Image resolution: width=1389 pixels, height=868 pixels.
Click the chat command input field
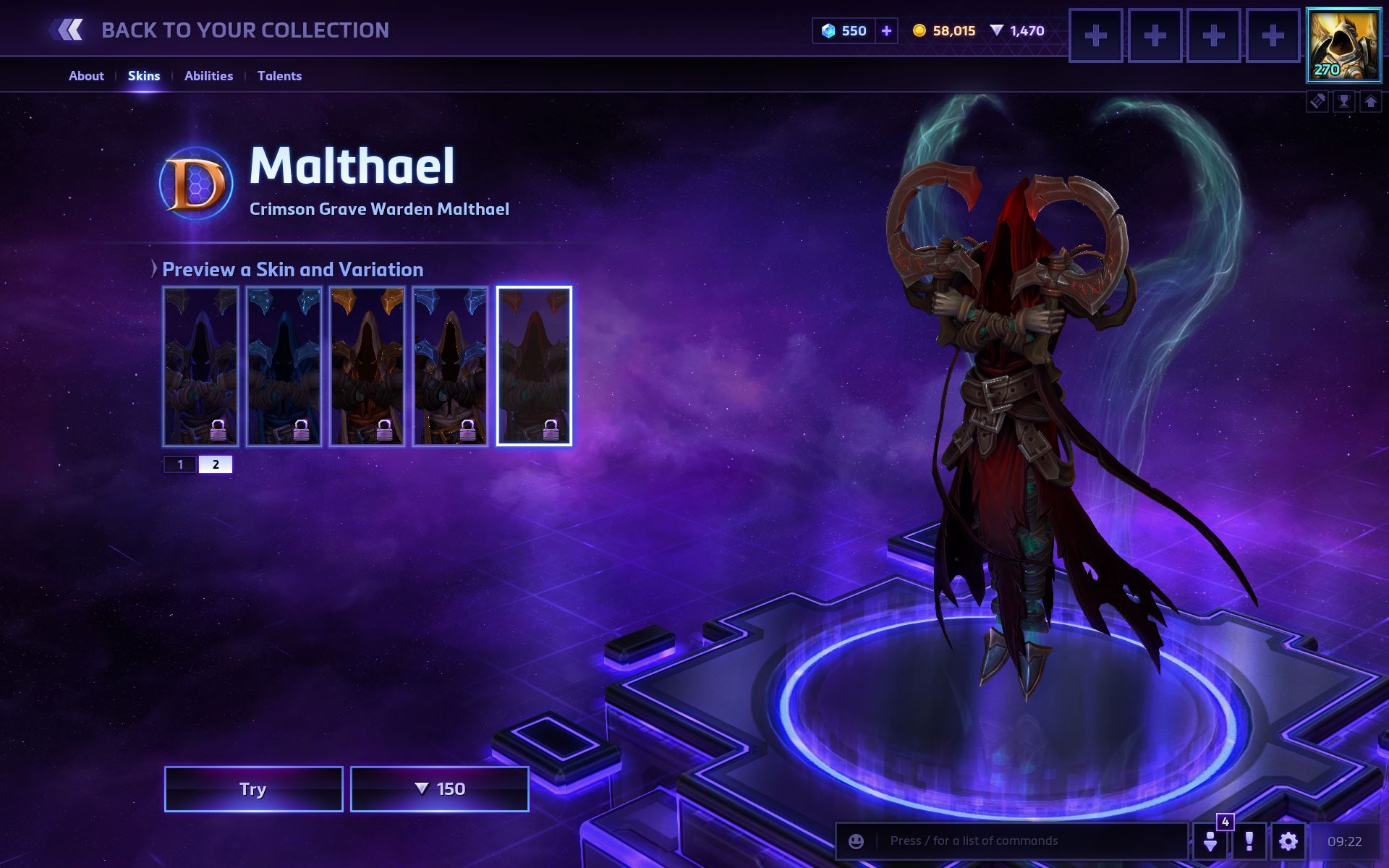1027,841
